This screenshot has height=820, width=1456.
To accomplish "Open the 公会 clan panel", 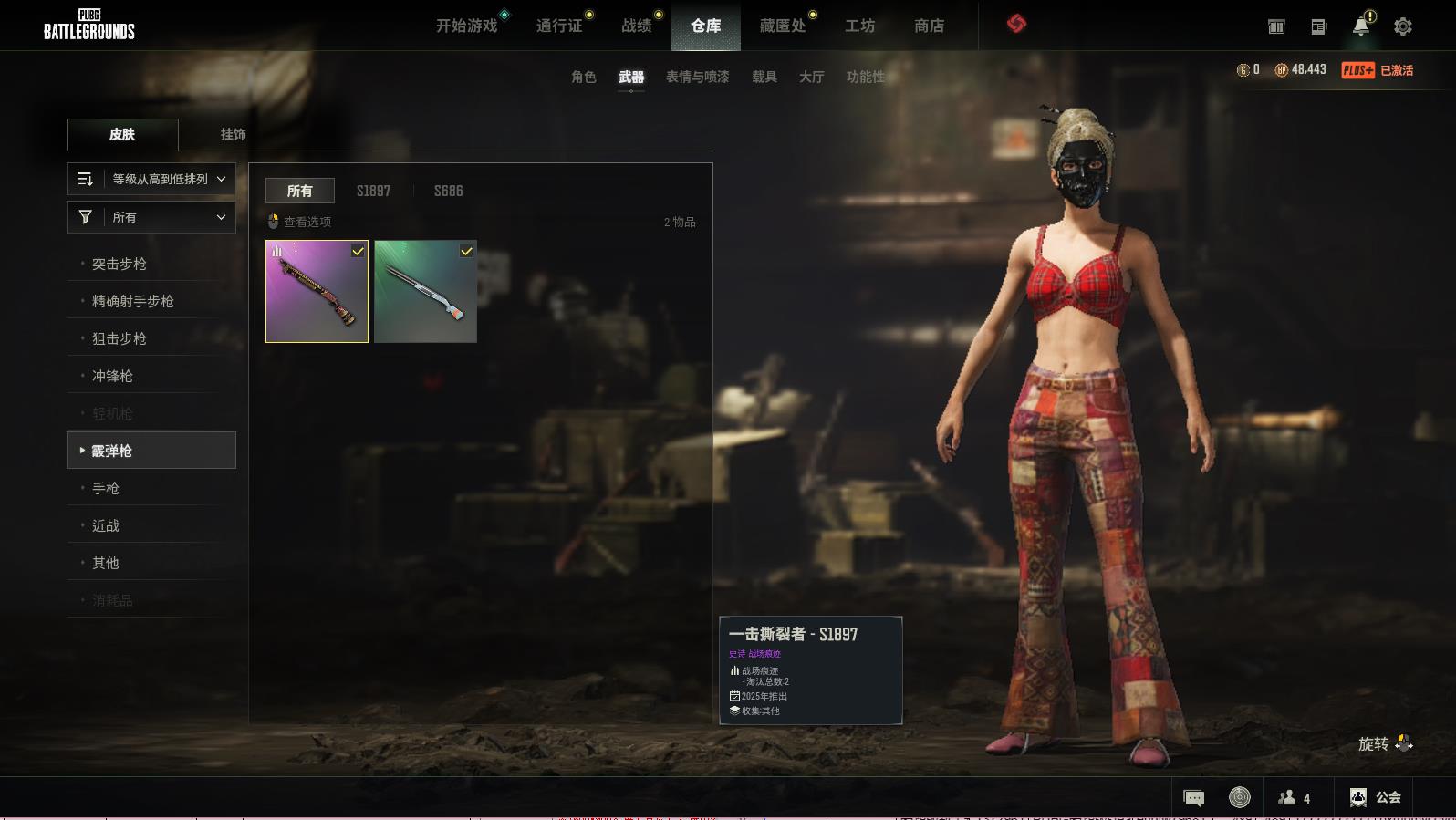I will click(1375, 797).
